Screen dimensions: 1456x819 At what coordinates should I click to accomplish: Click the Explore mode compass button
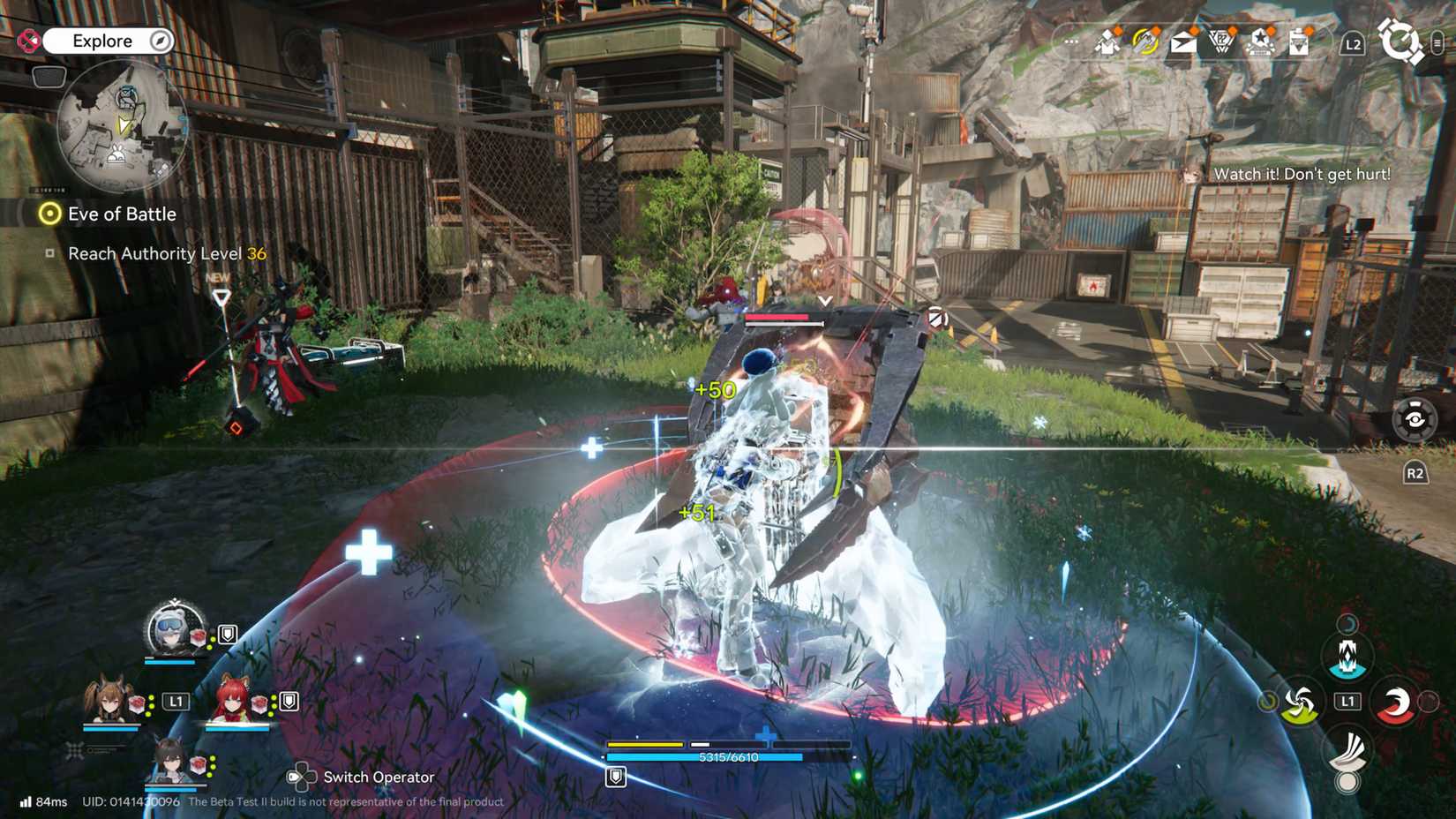[160, 41]
